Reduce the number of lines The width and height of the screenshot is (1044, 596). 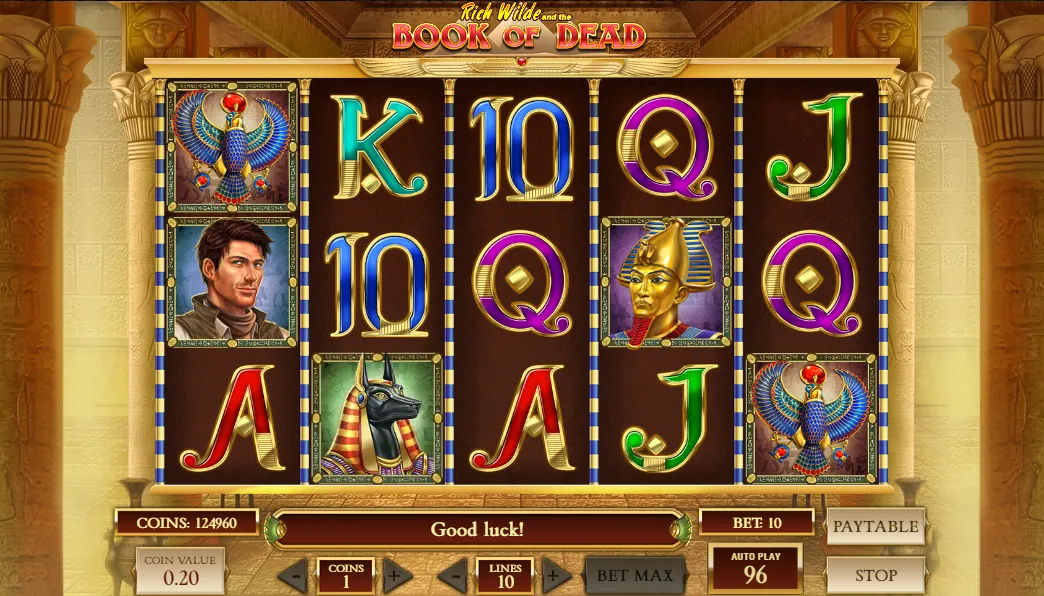[x=453, y=575]
